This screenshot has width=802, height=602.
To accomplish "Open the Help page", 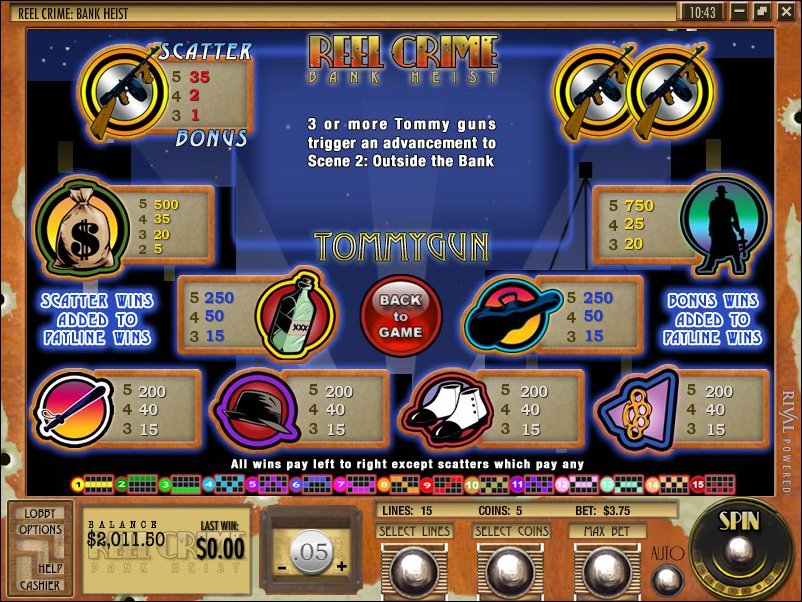I will click(52, 568).
